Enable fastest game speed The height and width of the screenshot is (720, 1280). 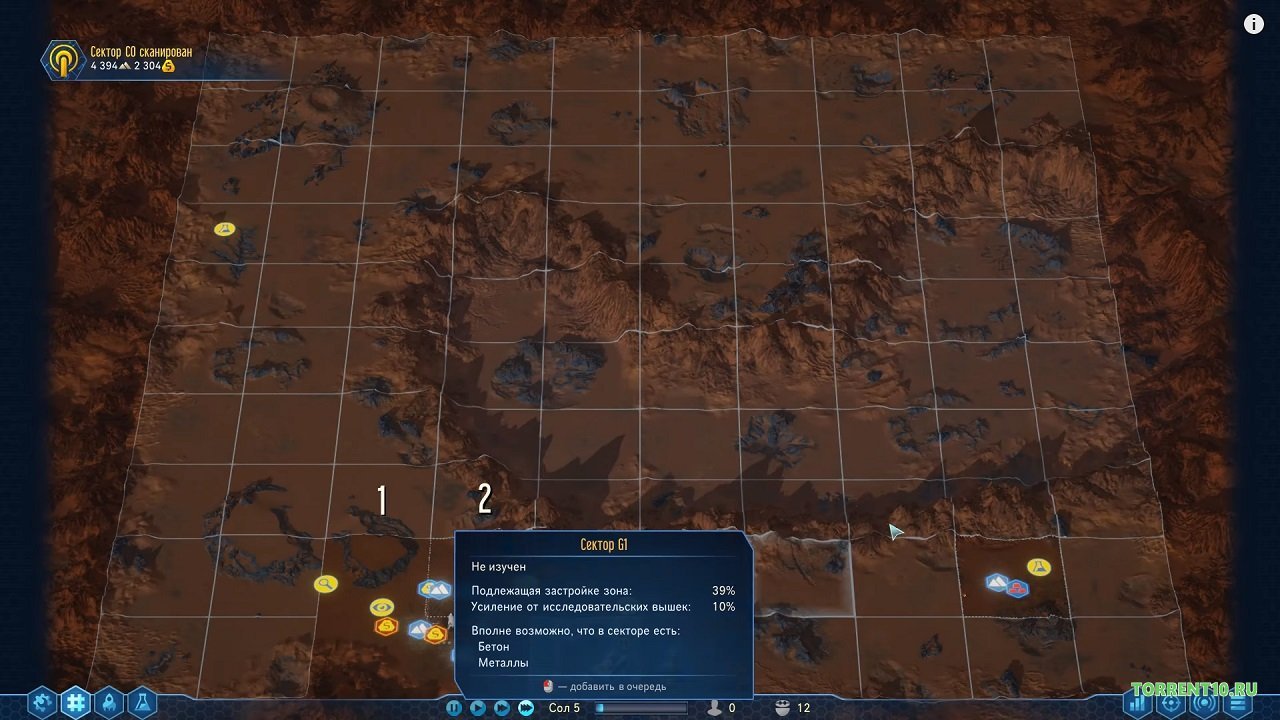525,707
